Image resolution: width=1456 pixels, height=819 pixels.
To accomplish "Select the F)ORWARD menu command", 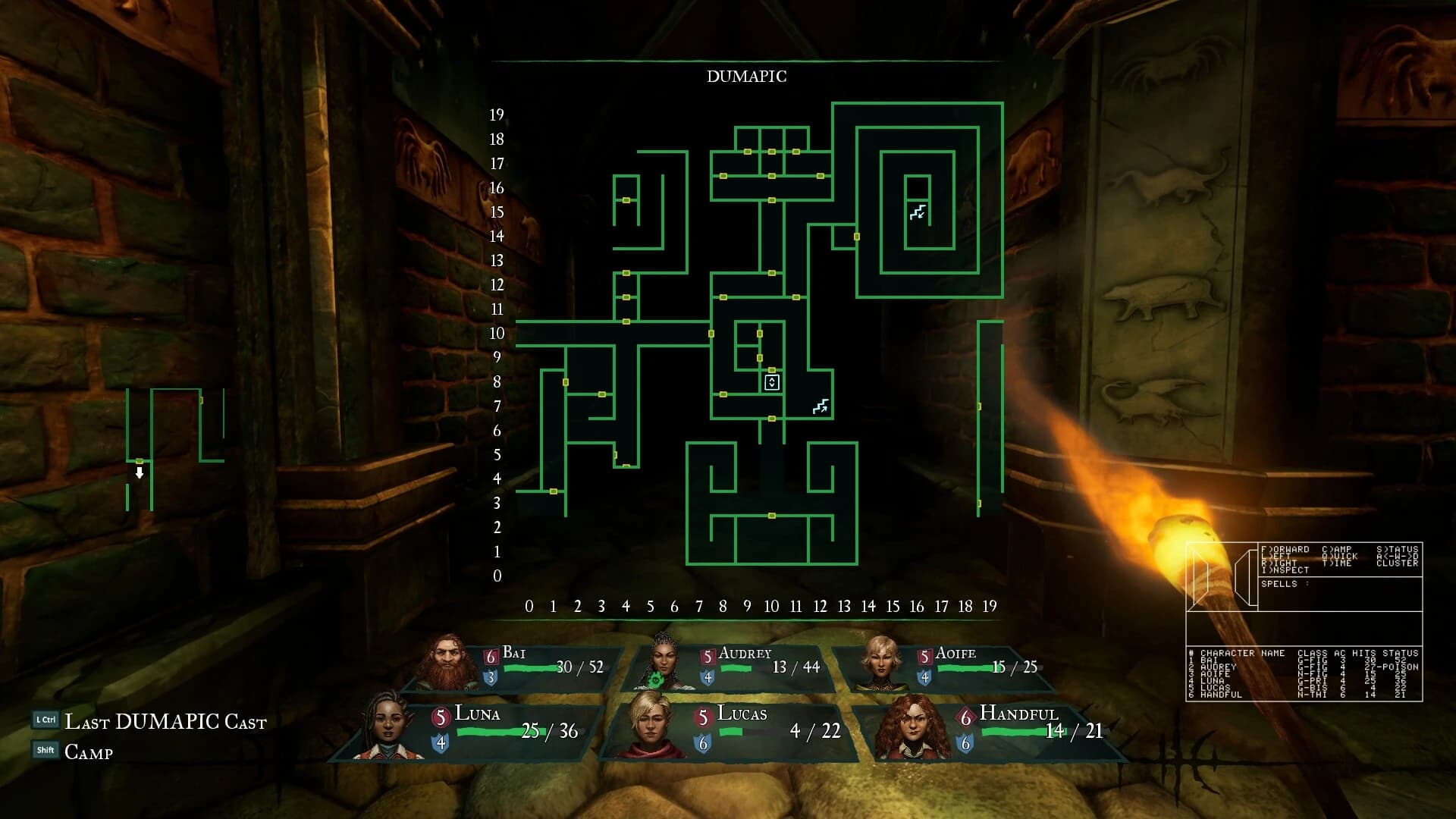I will tap(1288, 549).
